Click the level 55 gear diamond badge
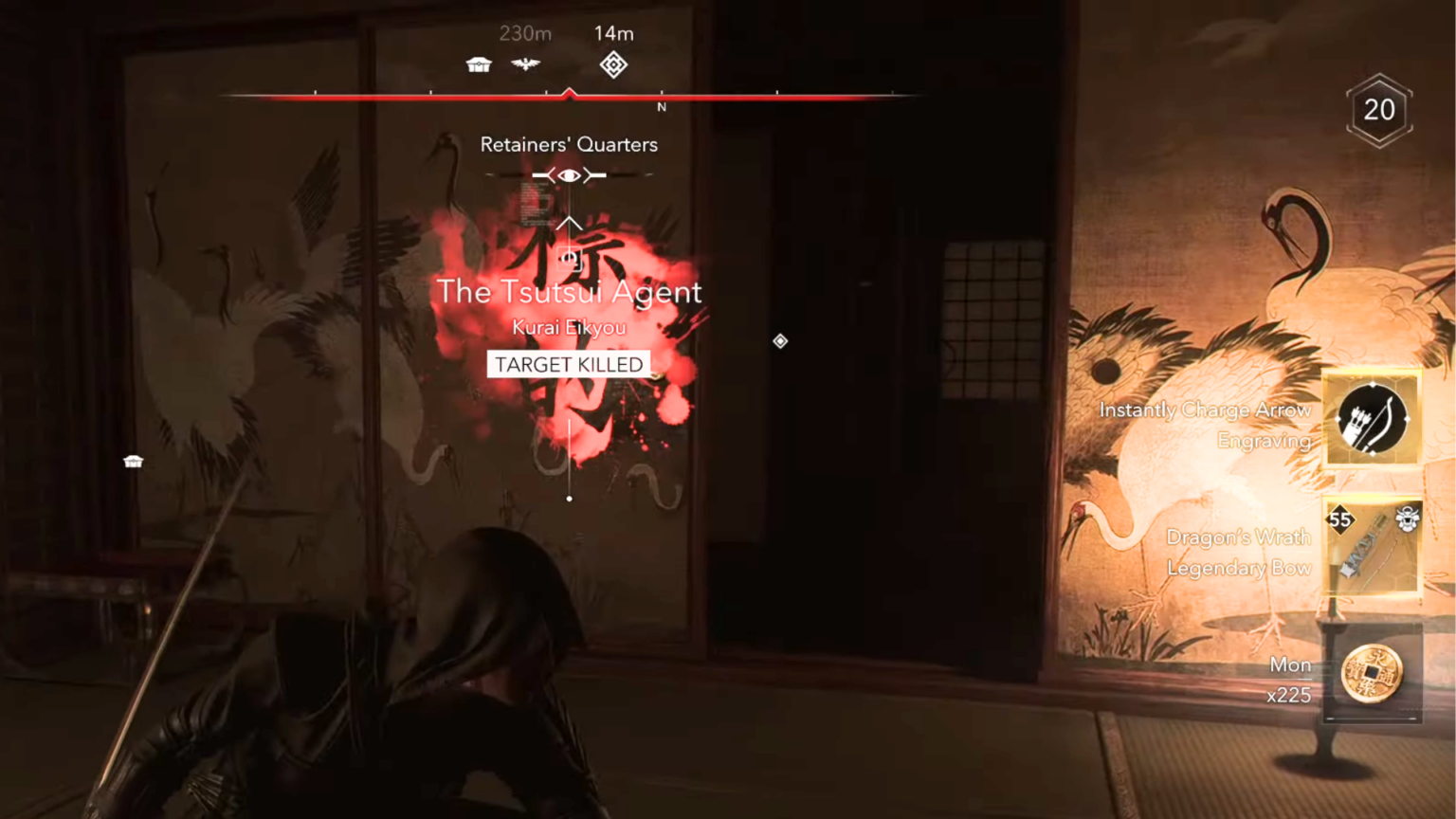 pyautogui.click(x=1341, y=520)
